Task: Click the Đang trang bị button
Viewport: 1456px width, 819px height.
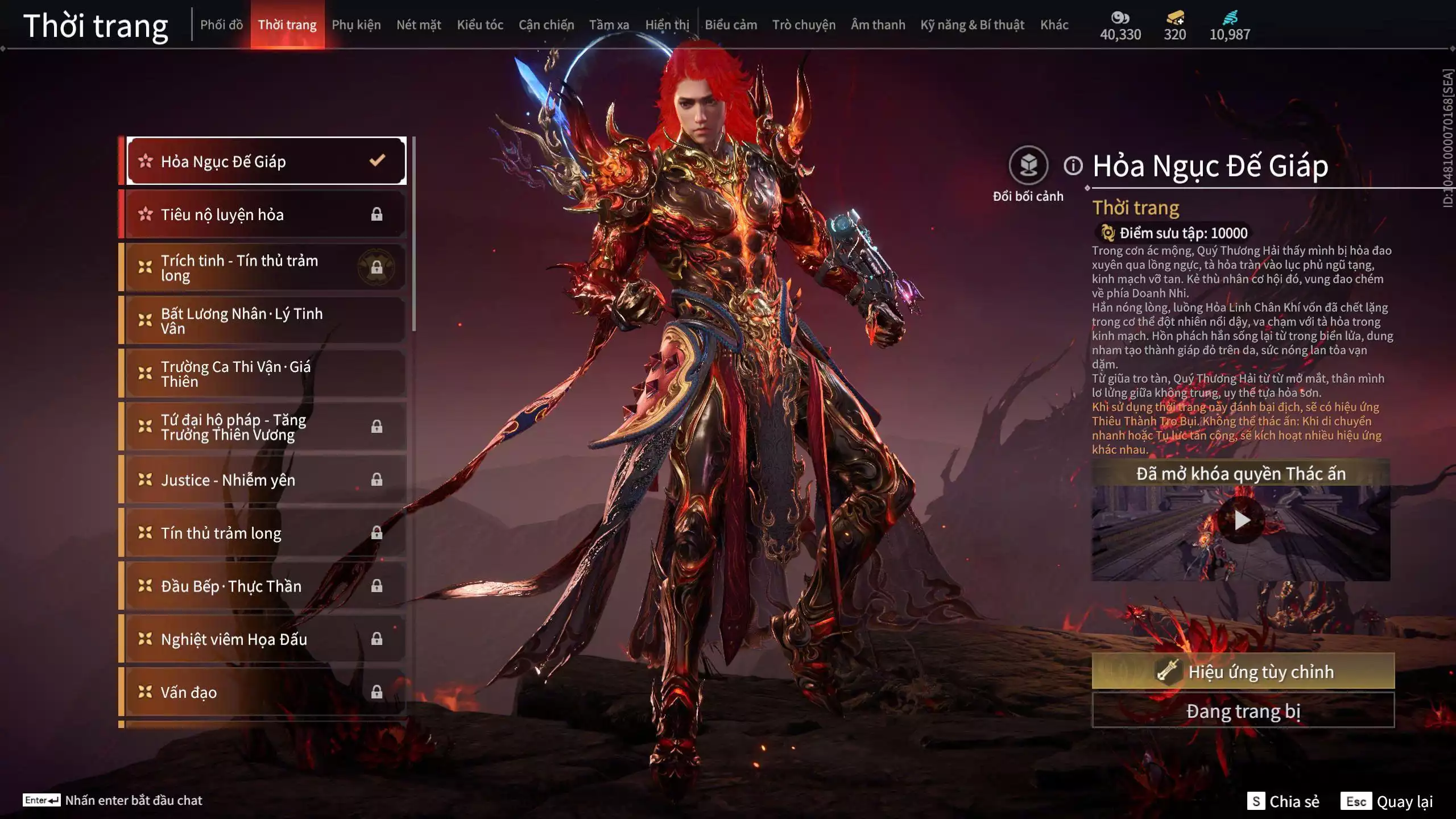Action: 1243,711
